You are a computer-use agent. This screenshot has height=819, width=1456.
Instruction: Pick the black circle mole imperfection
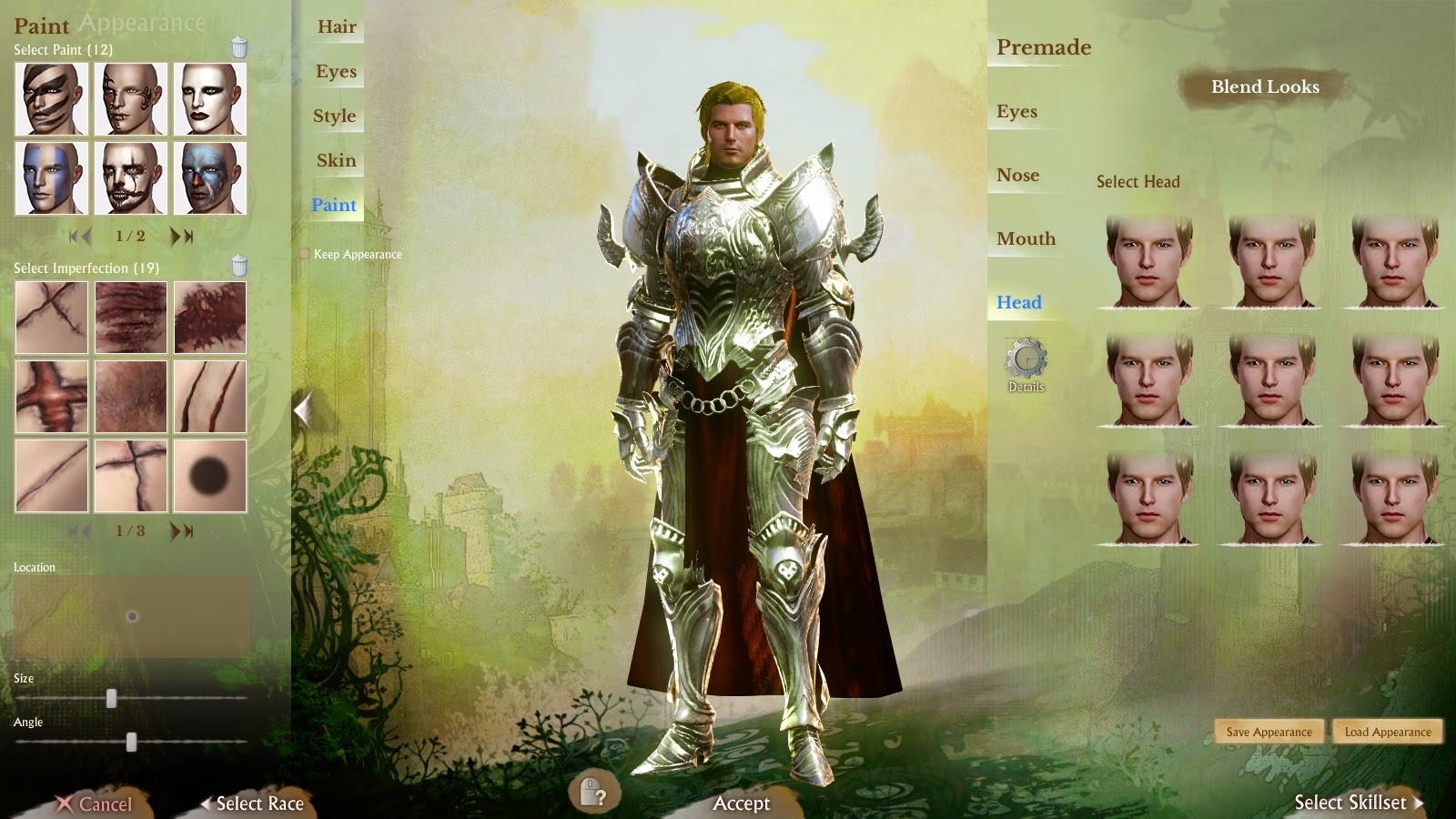[x=209, y=476]
